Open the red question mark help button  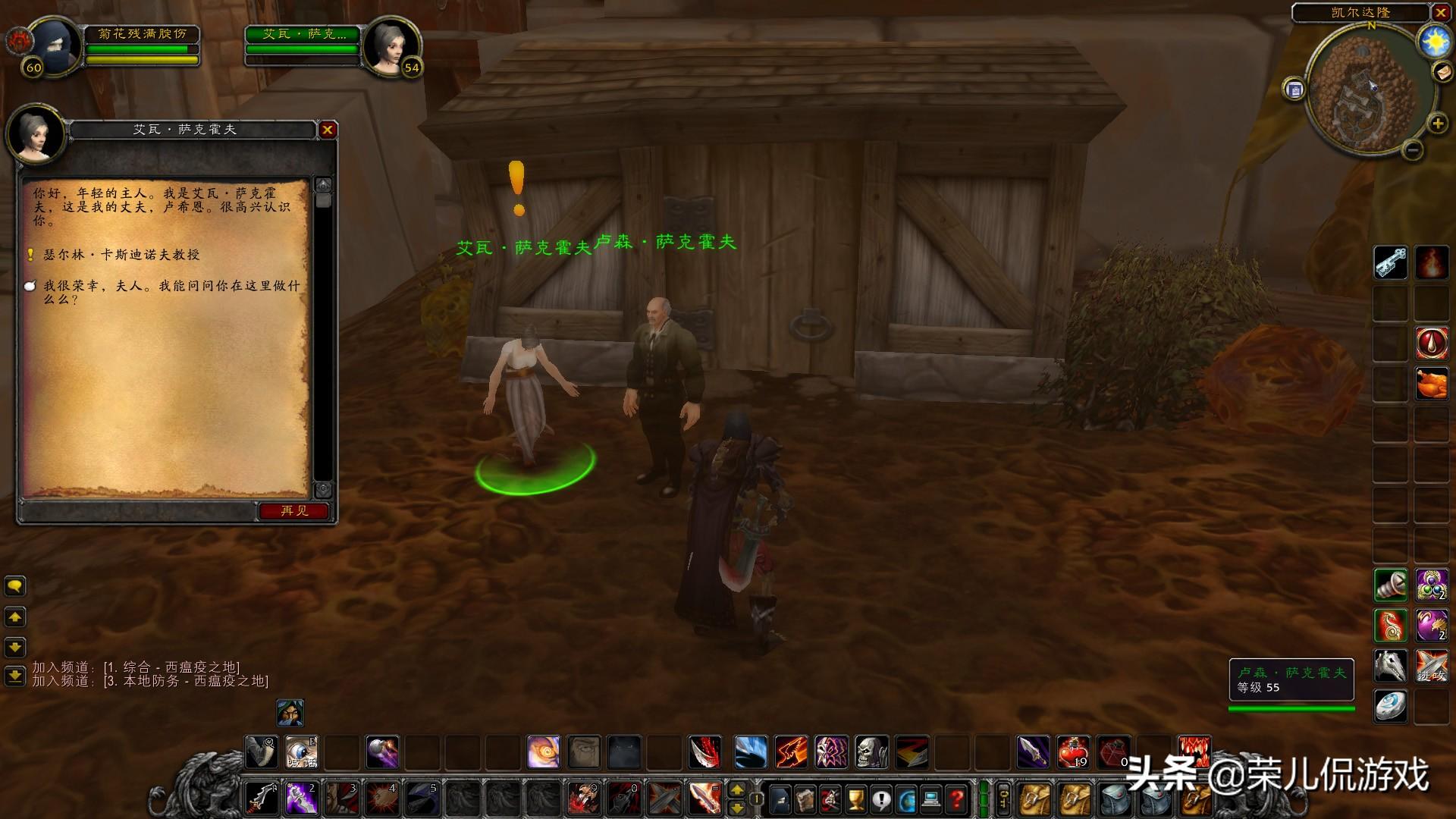tap(957, 799)
